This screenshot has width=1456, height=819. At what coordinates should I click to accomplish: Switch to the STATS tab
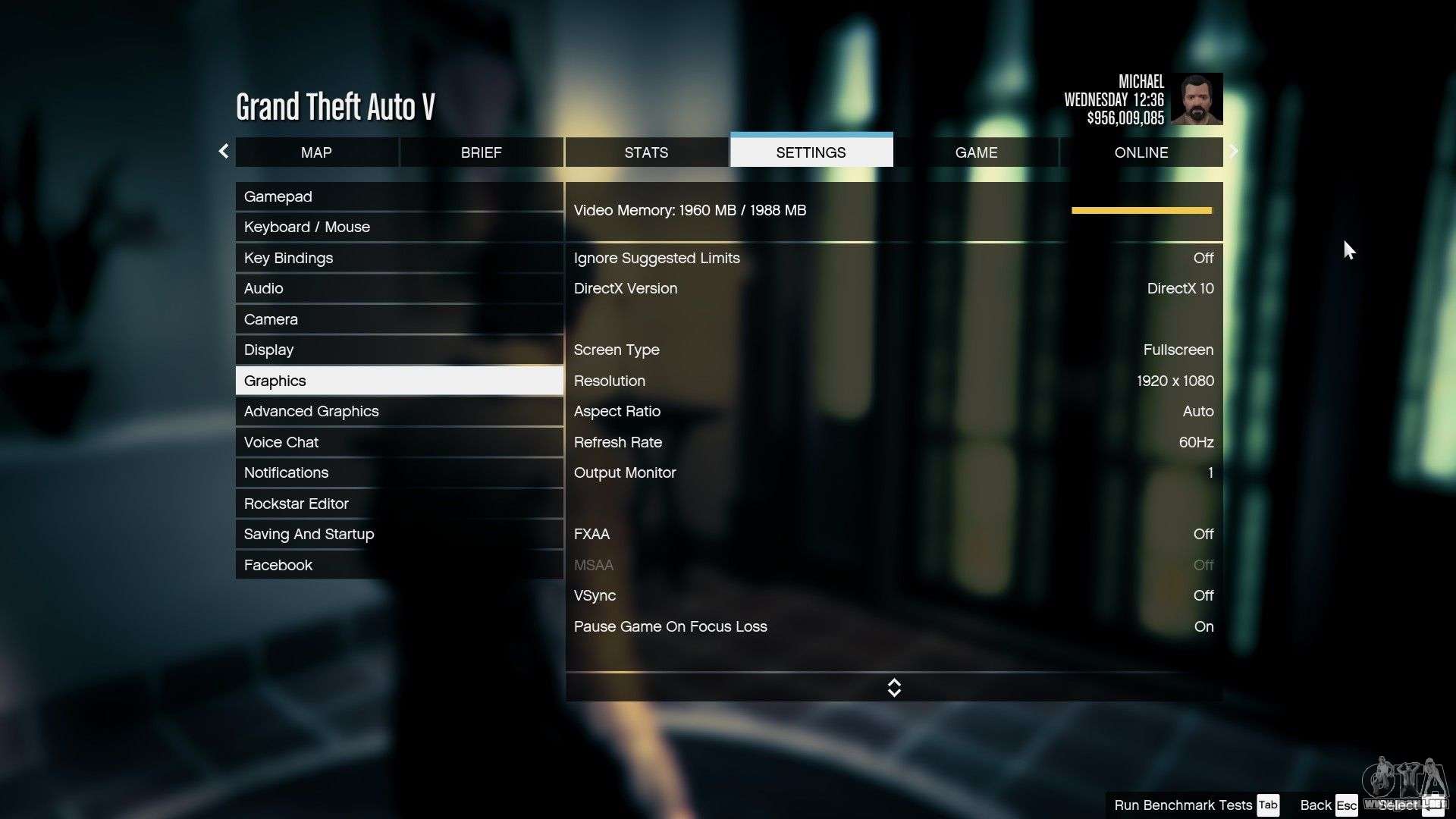coord(646,152)
